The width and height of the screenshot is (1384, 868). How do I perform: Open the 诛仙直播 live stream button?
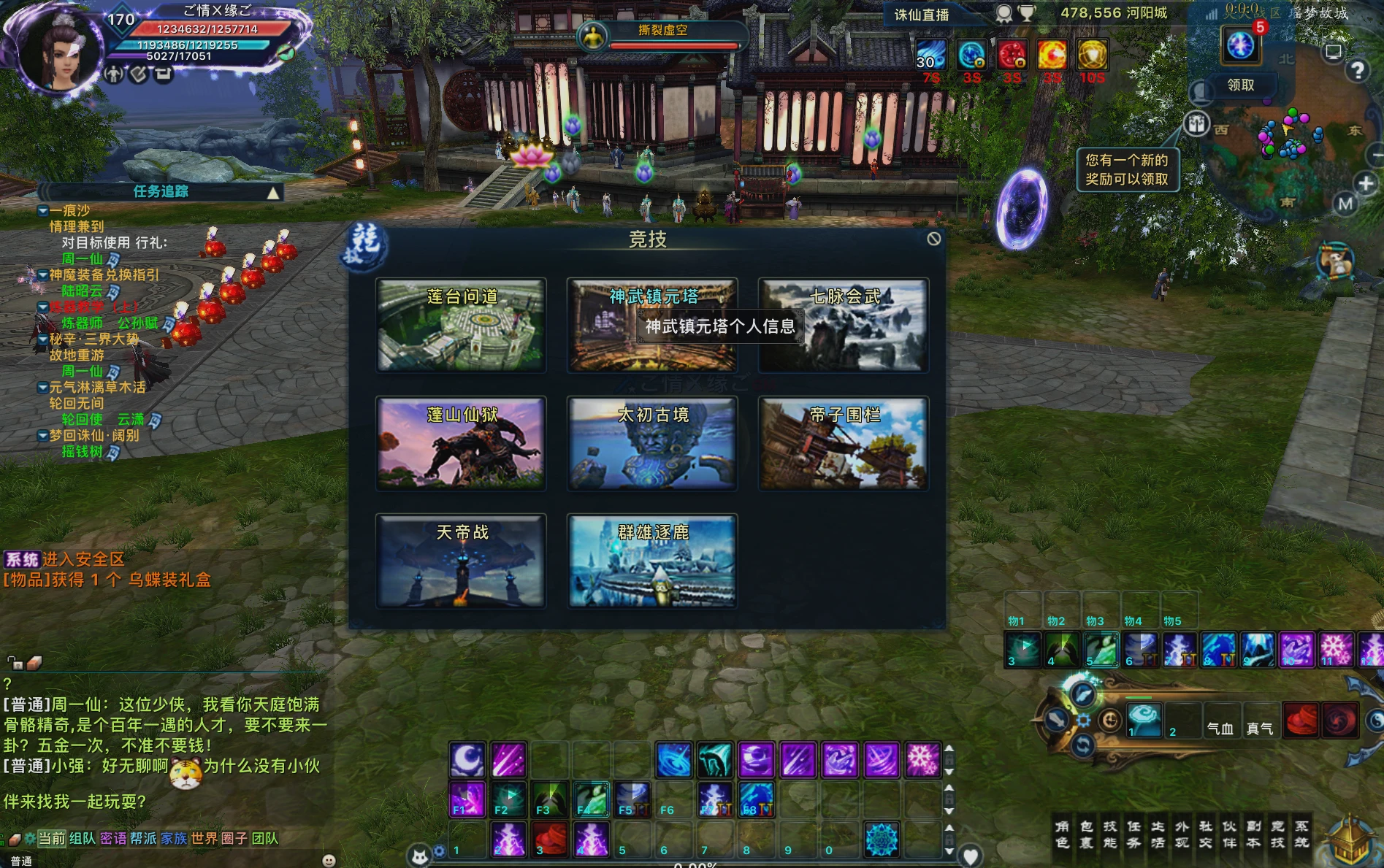922,15
